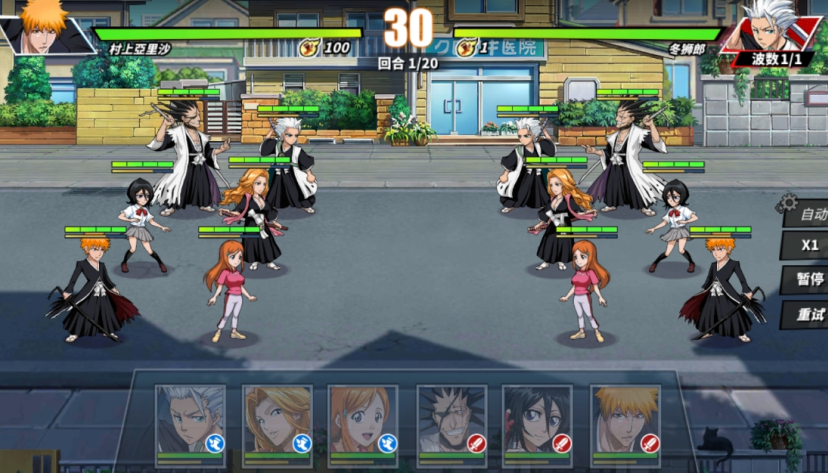Activate Ichigo's orange-haired skill card
The width and height of the screenshot is (828, 473).
[x=624, y=422]
